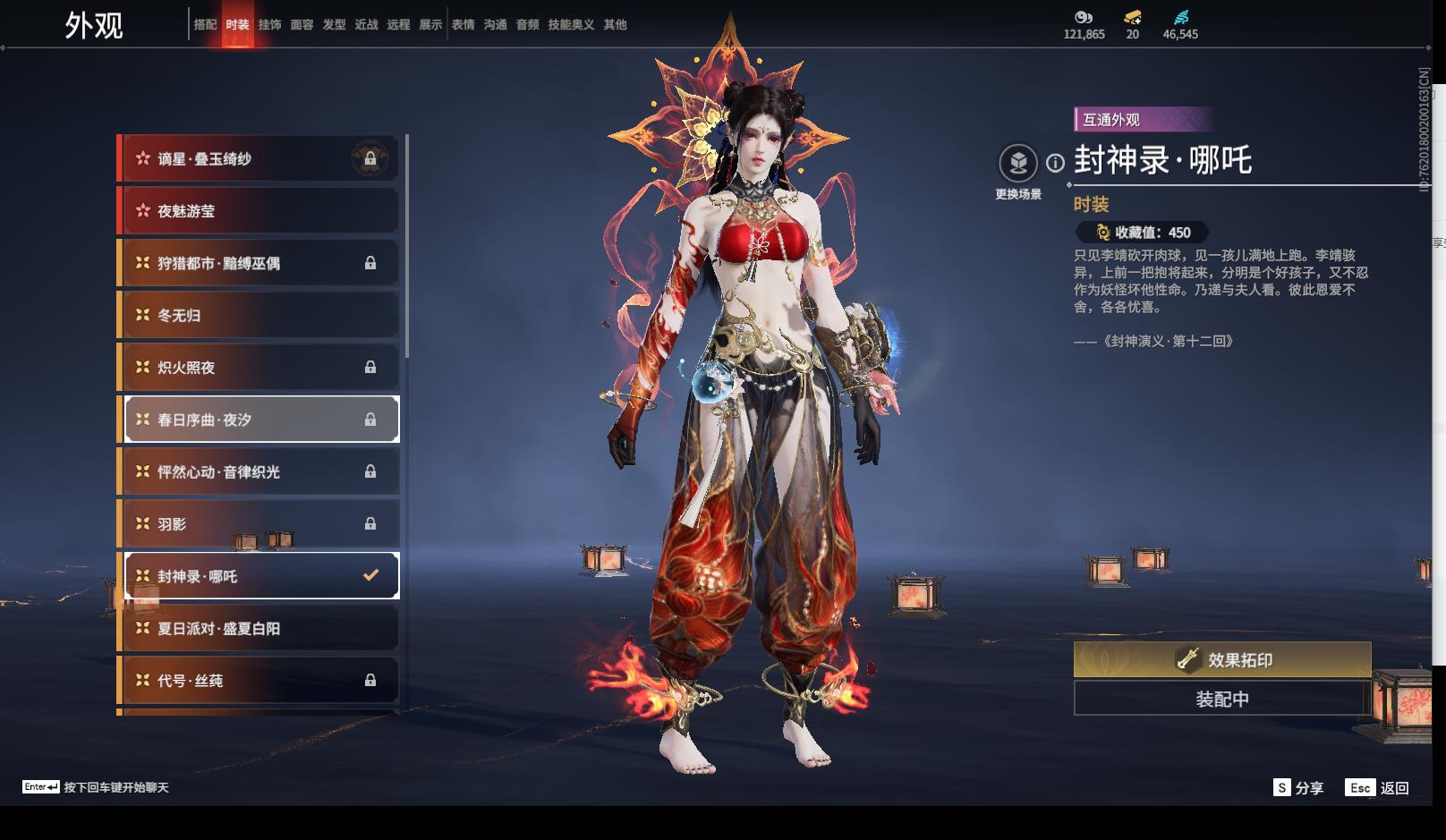Viewport: 1446px width, 840px height.
Task: Choose the 夜魅游莹 outfit
Action: point(259,211)
